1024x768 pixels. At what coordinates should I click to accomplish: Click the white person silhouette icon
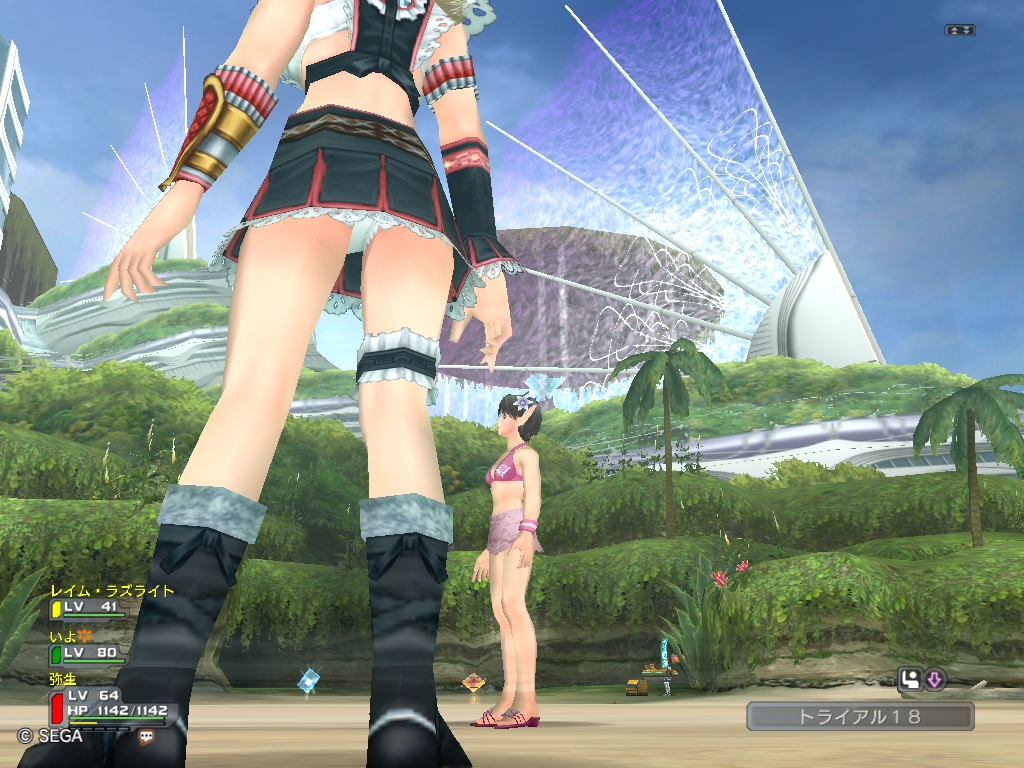point(910,680)
